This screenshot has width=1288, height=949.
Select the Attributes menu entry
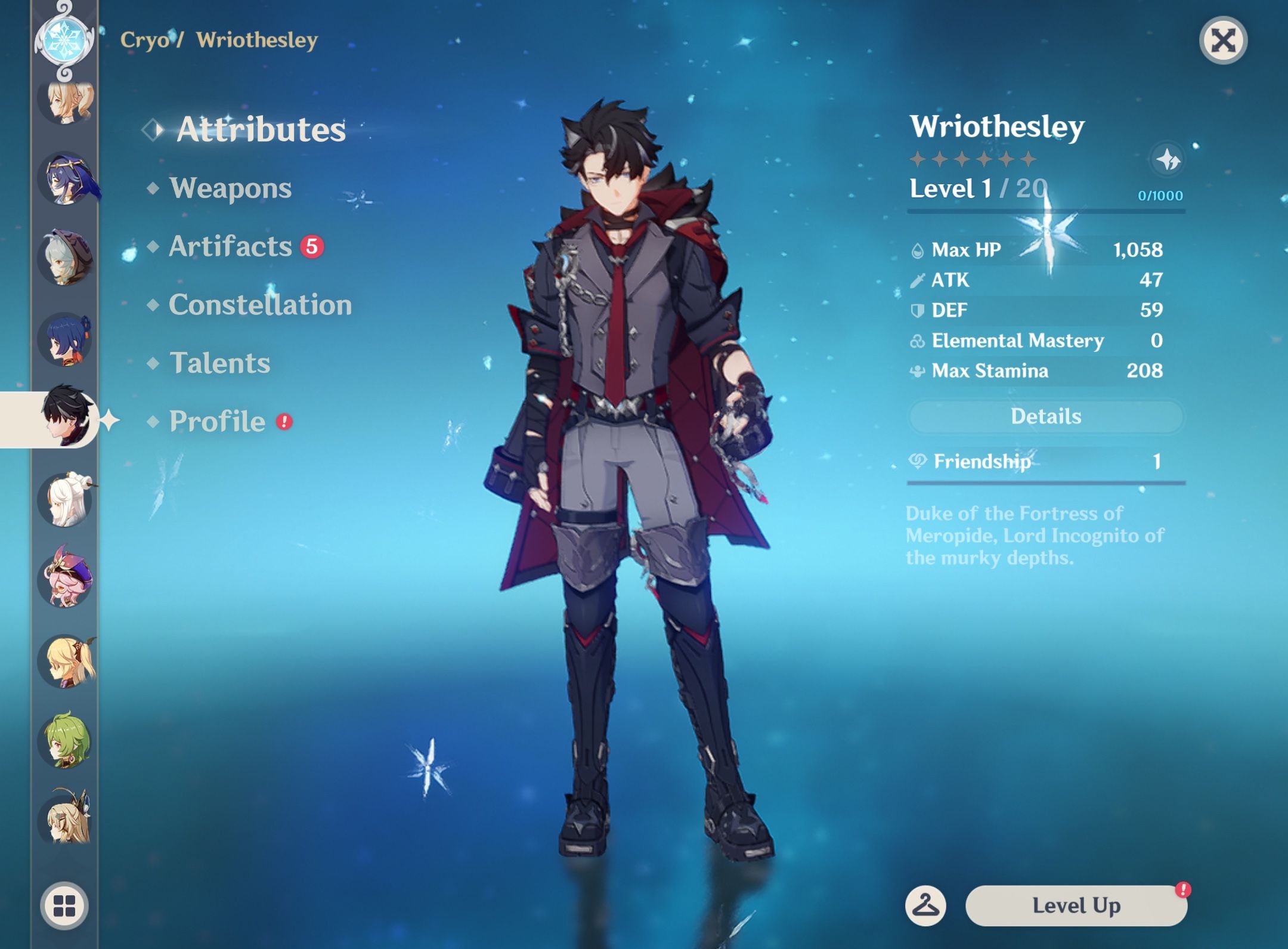261,129
